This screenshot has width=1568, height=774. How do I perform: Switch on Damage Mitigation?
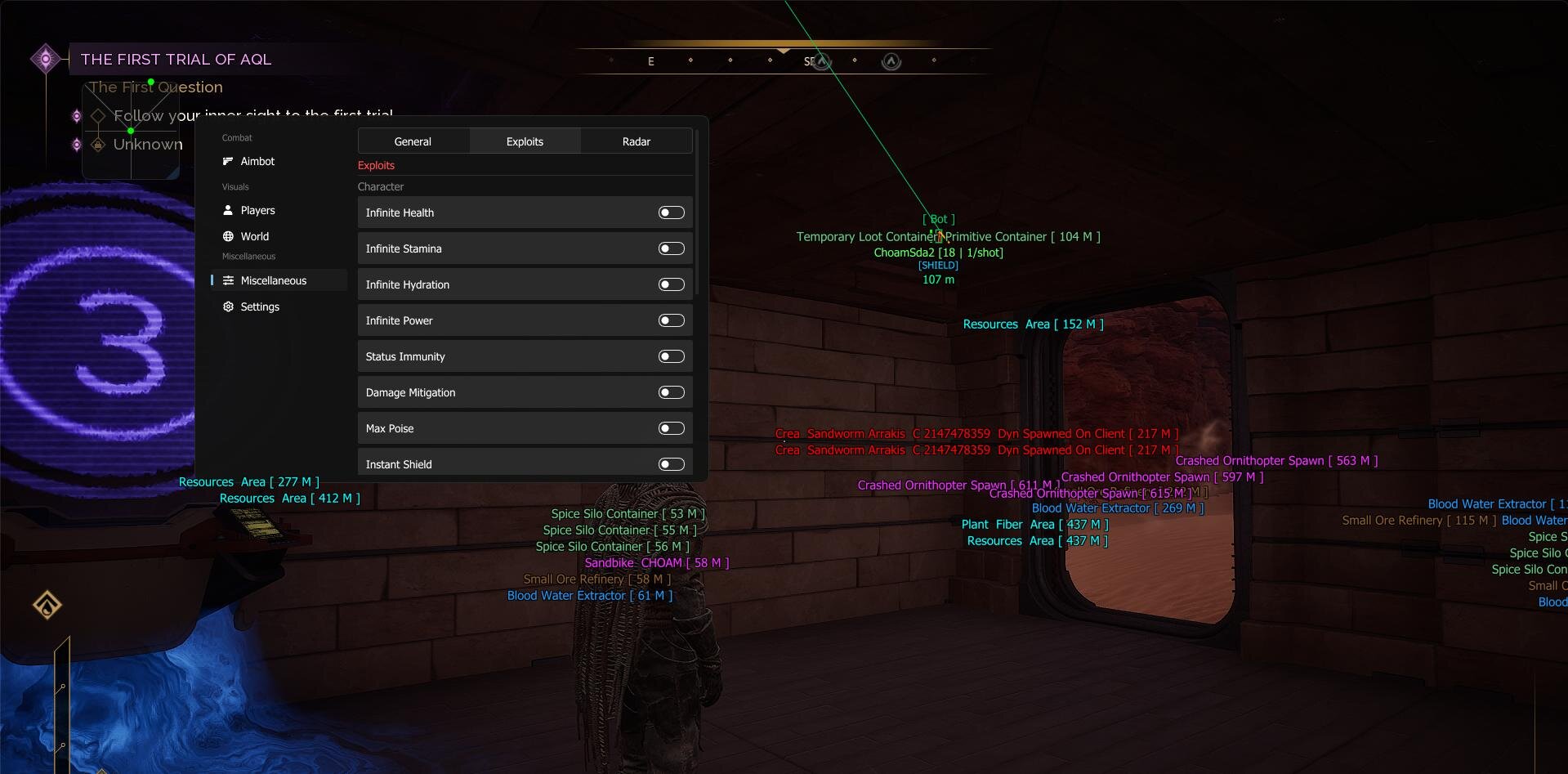[671, 392]
